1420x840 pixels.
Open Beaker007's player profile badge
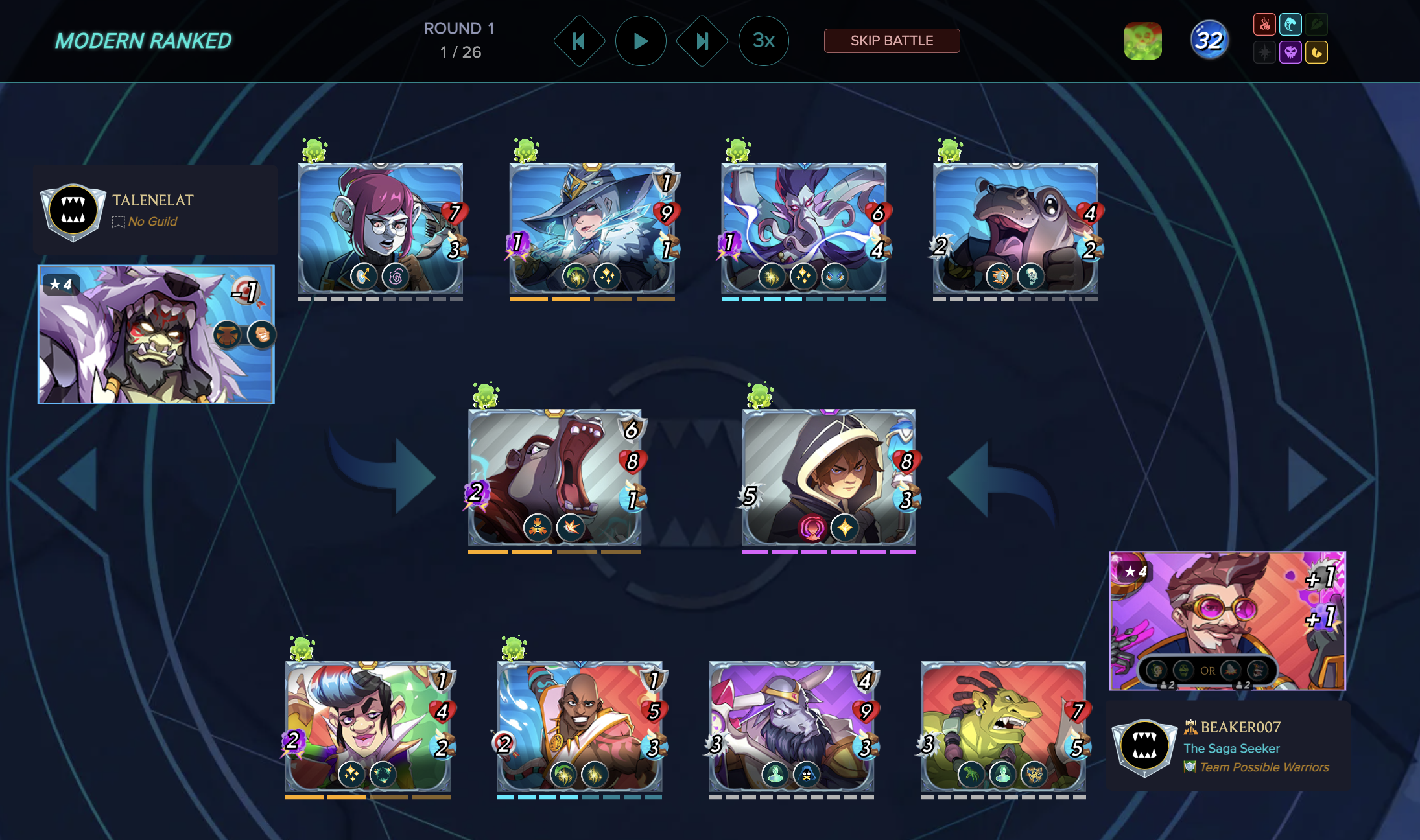pos(1144,746)
